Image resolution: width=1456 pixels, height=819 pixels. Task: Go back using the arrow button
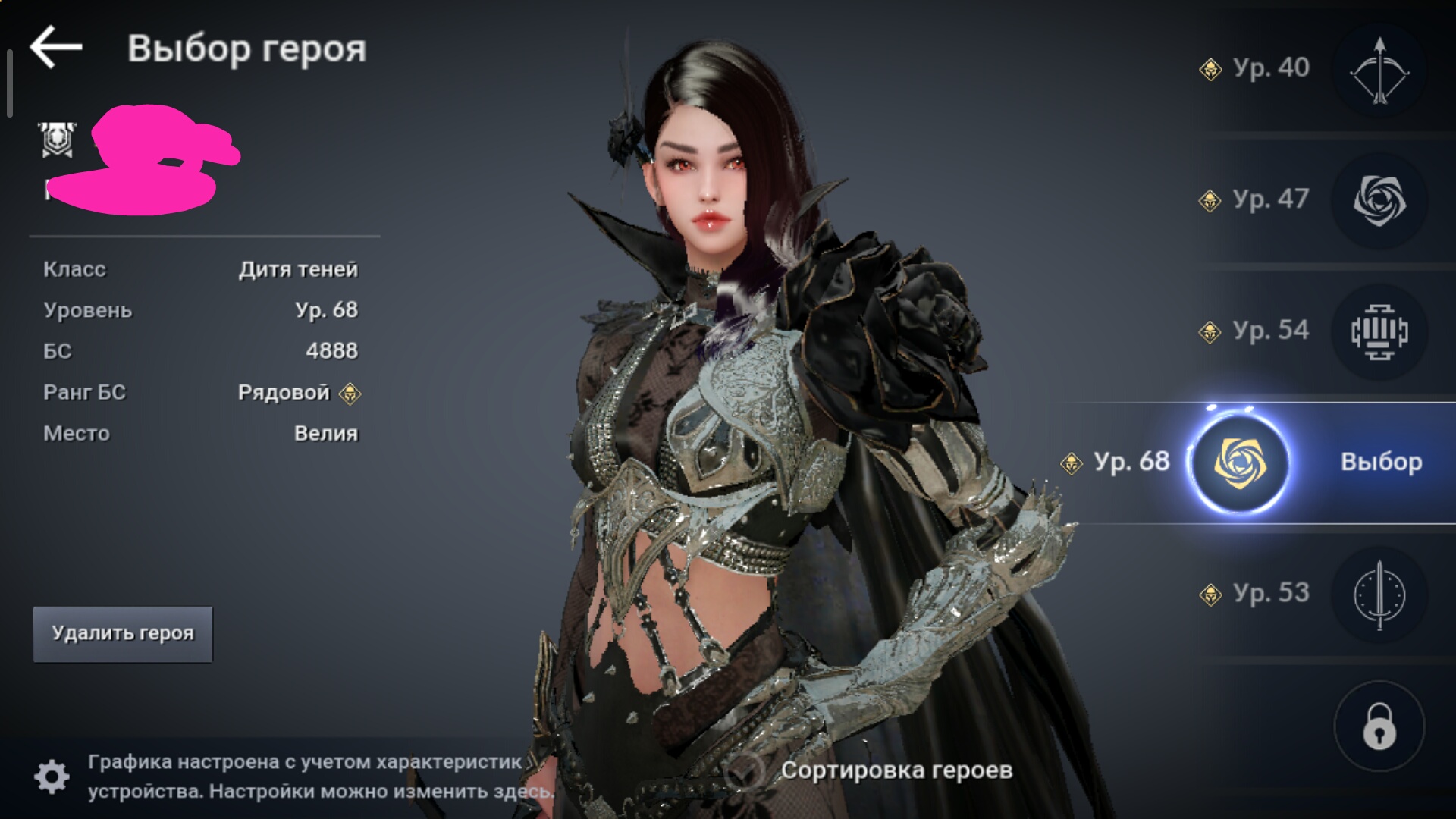(56, 47)
